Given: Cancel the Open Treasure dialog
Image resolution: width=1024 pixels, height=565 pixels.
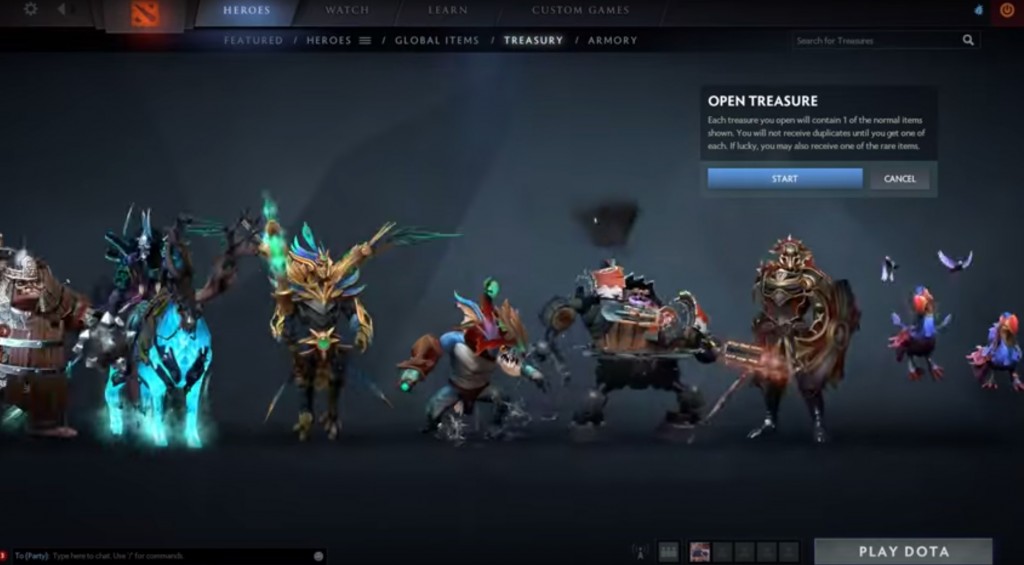Looking at the screenshot, I should [x=899, y=178].
